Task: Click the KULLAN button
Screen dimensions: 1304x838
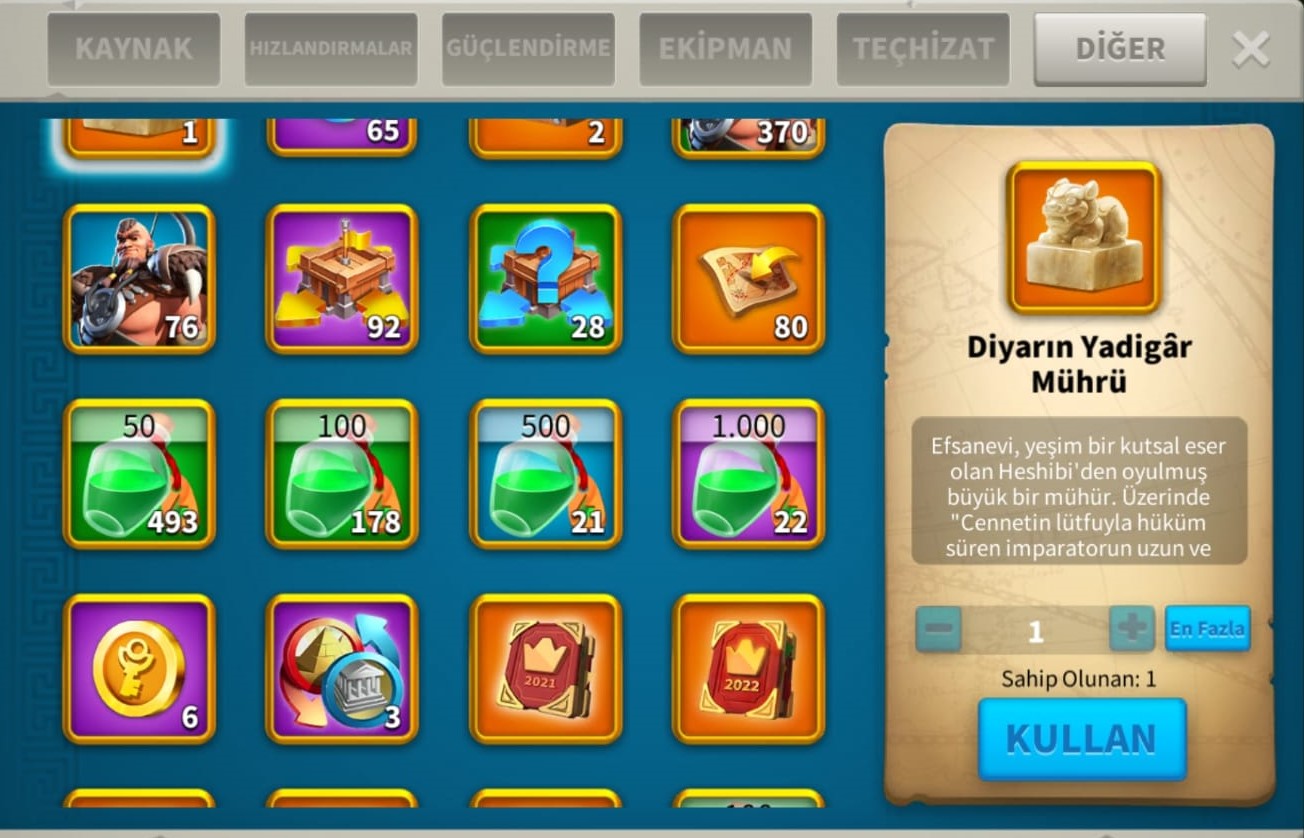Action: tap(1081, 739)
